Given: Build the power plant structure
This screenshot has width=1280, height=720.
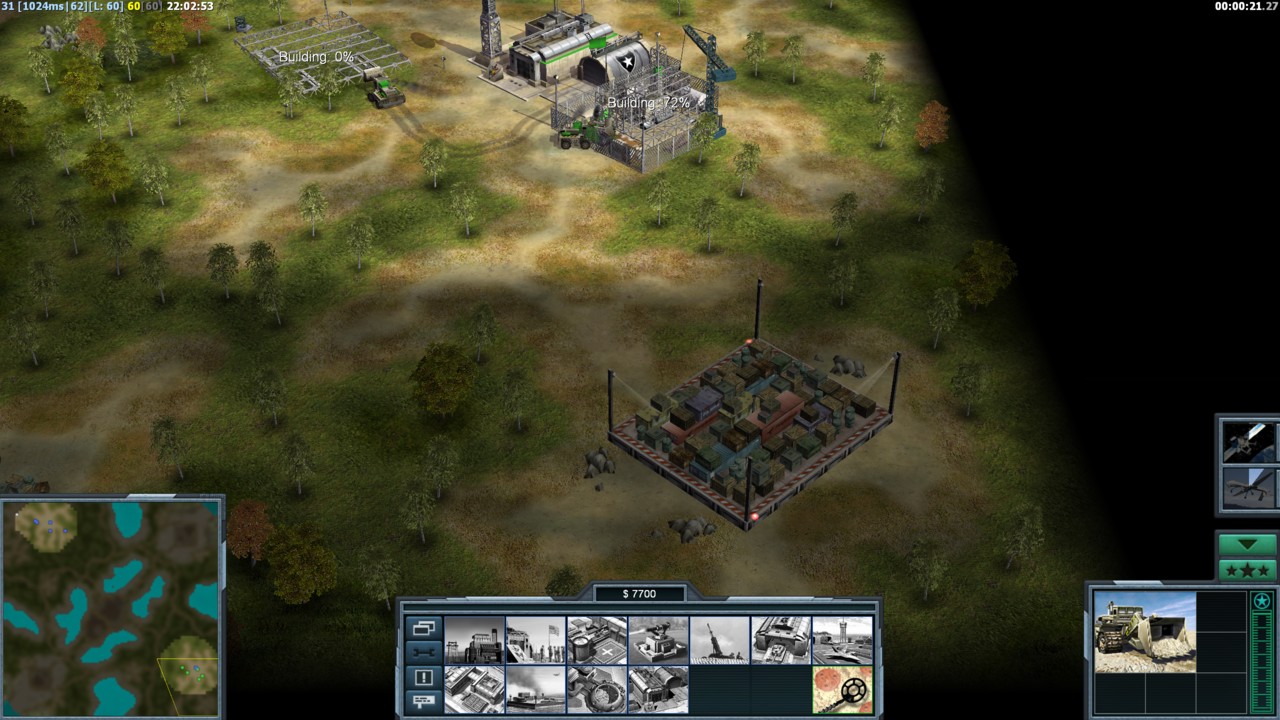Looking at the screenshot, I should coord(473,640).
